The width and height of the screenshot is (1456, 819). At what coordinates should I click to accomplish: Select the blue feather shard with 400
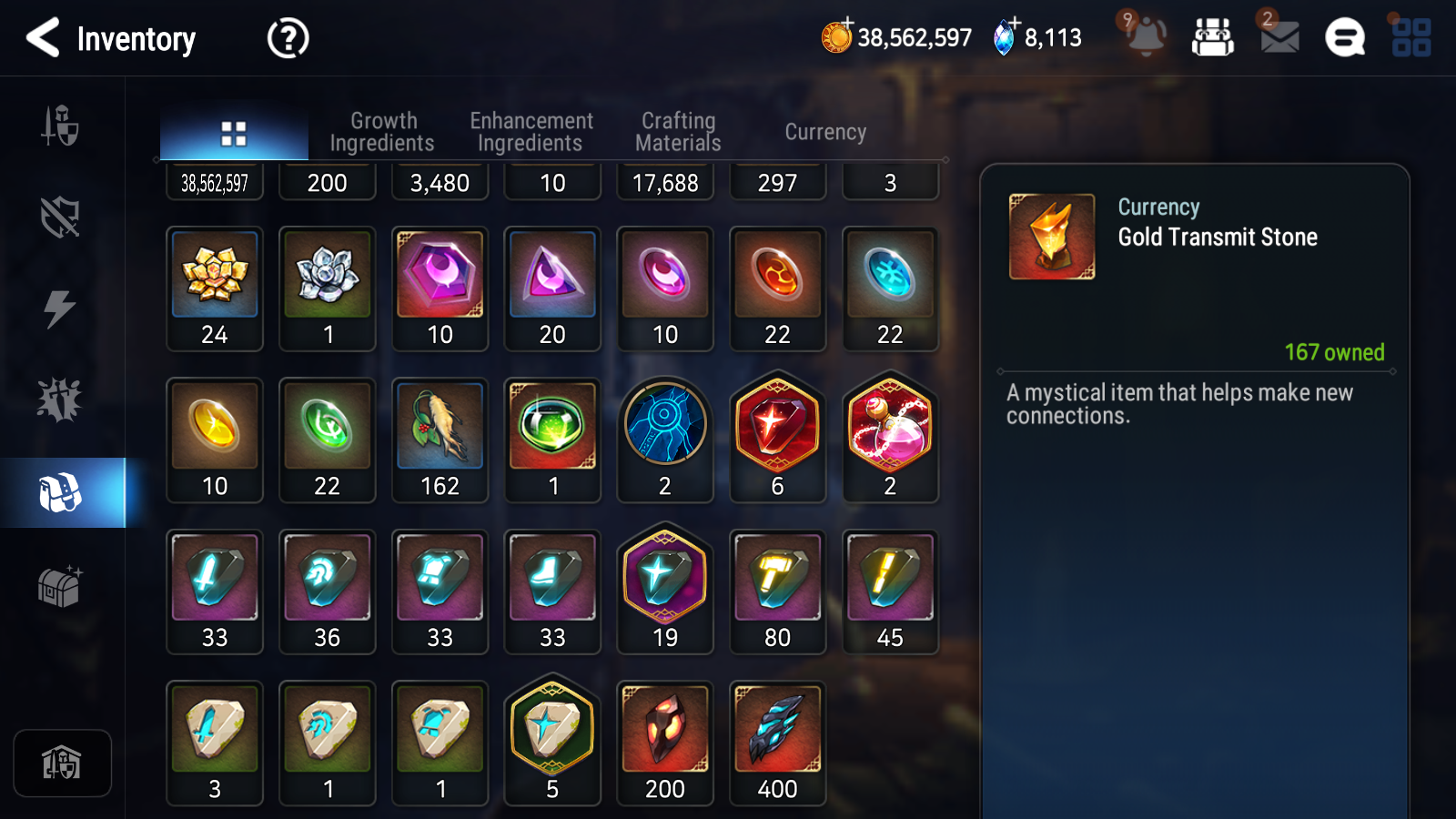777,743
